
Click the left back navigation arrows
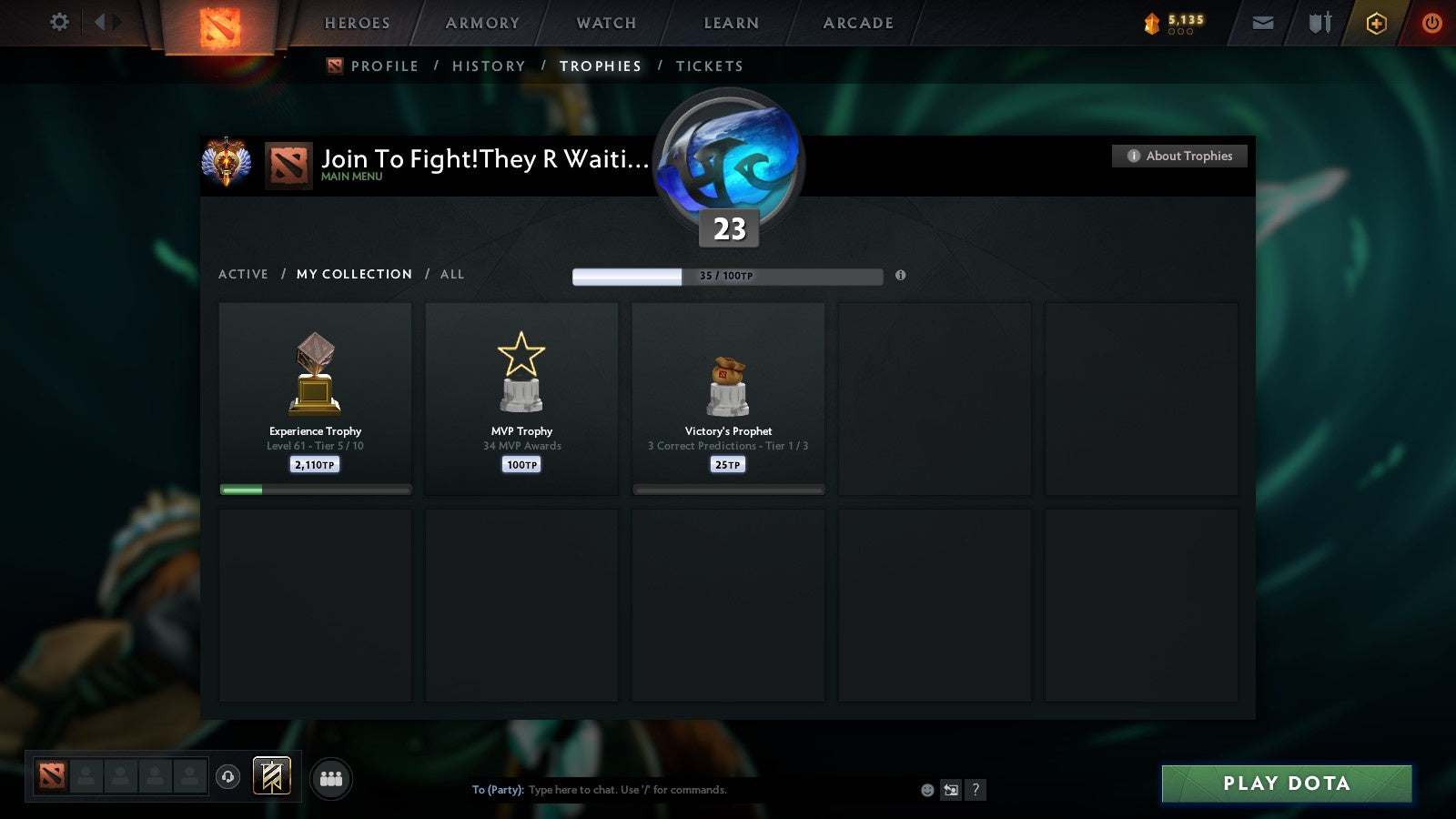[103, 22]
